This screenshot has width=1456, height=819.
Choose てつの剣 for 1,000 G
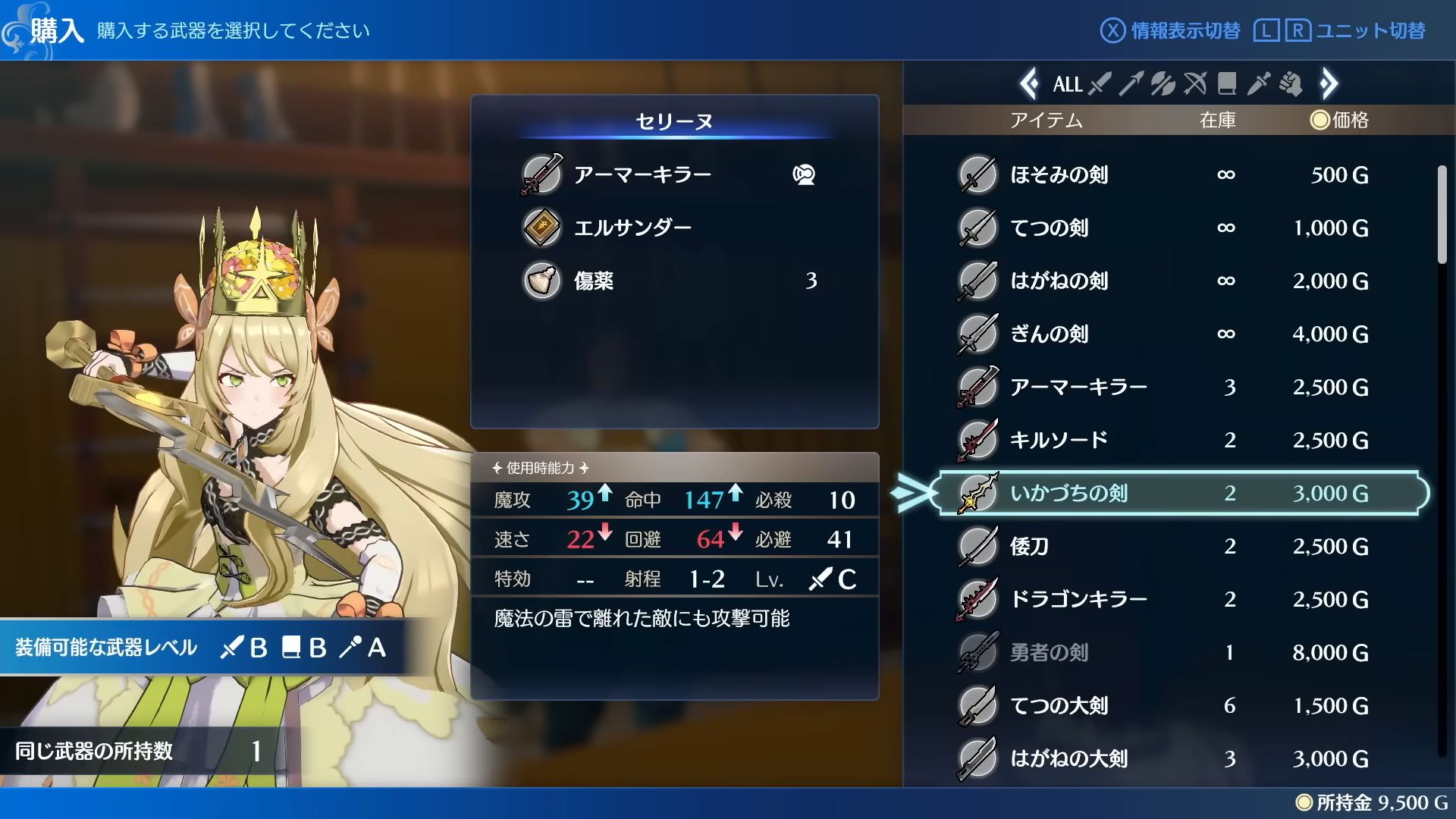[1049, 228]
